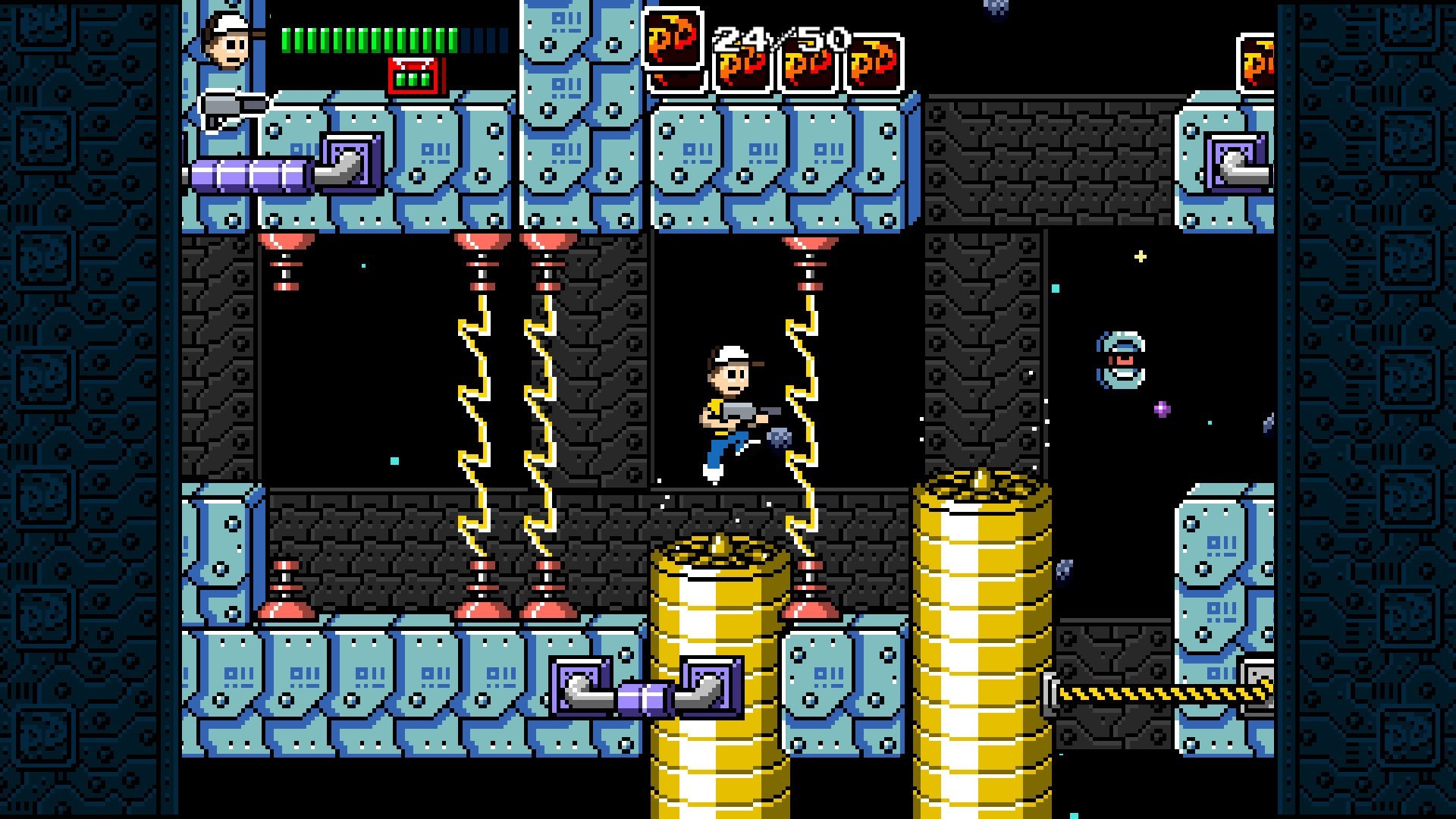Click the third PP token icon in the HUD row
Viewport: 1456px width, 819px height.
(x=808, y=67)
